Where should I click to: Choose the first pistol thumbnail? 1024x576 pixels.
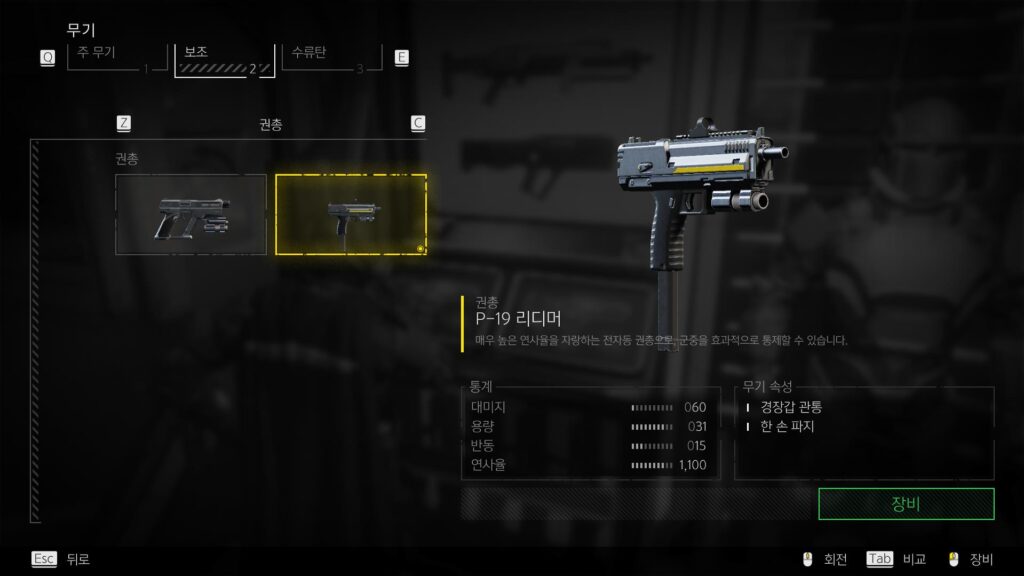(x=191, y=214)
